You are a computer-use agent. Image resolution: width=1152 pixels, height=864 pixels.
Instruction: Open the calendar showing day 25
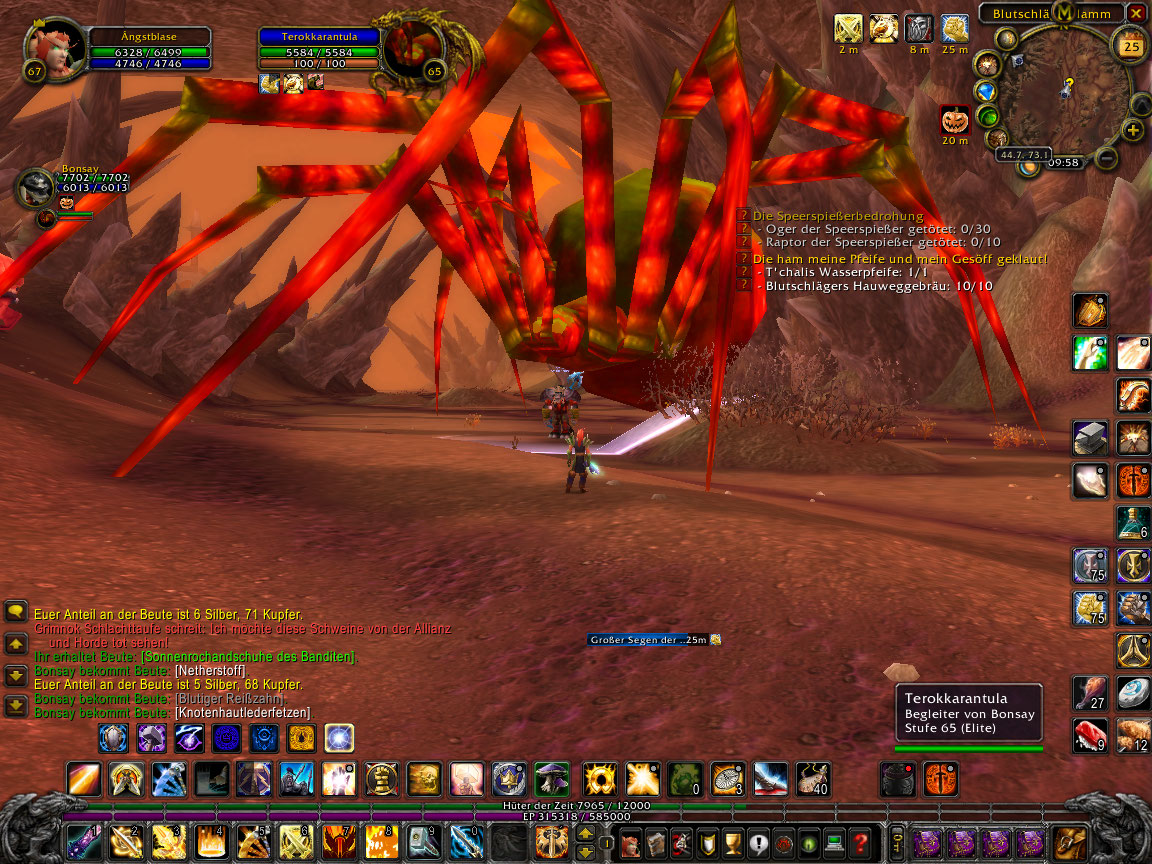click(x=1131, y=46)
